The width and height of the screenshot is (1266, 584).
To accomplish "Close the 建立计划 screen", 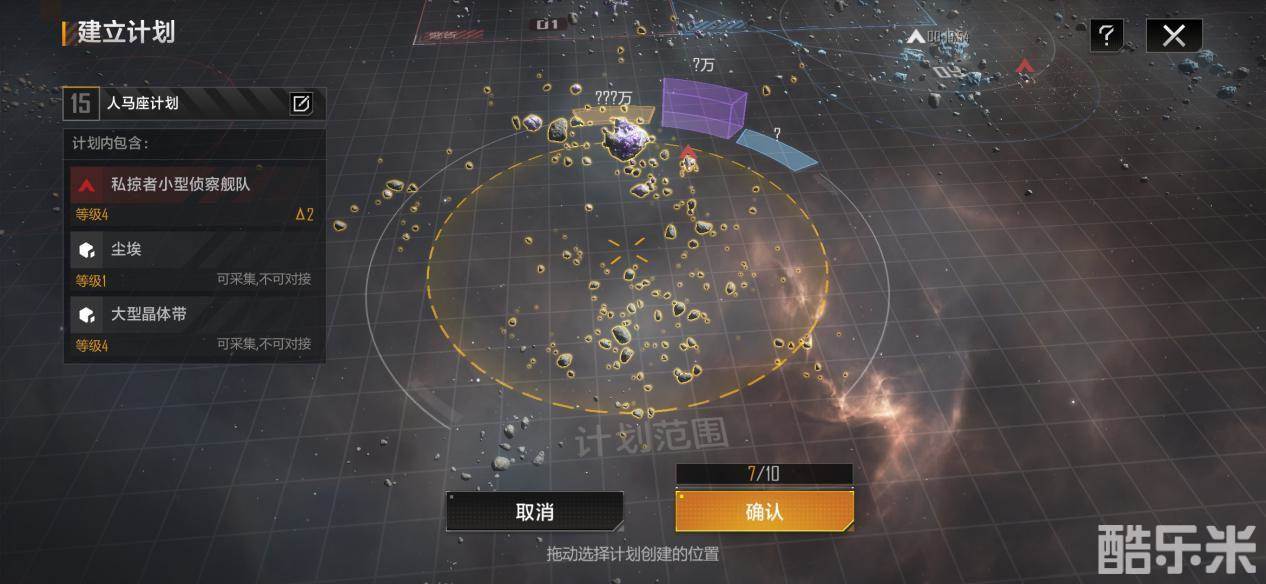I will point(1173,36).
